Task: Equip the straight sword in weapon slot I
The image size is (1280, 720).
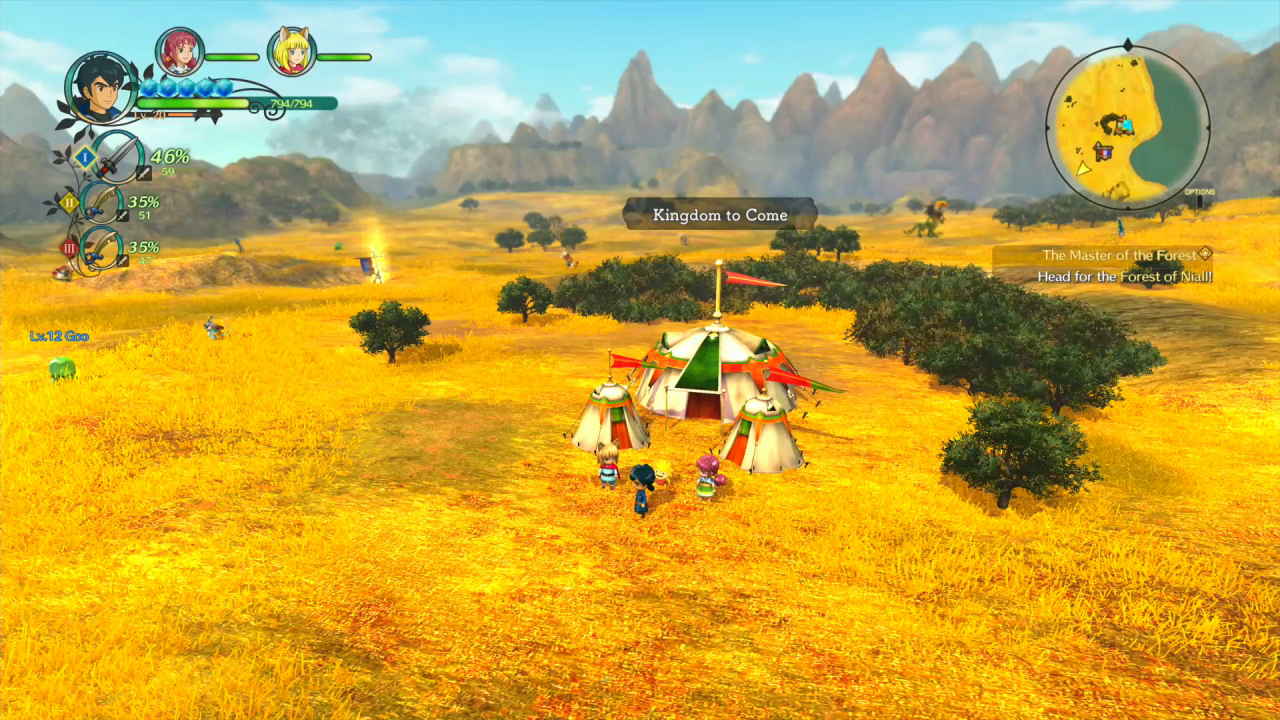Action: click(x=119, y=157)
